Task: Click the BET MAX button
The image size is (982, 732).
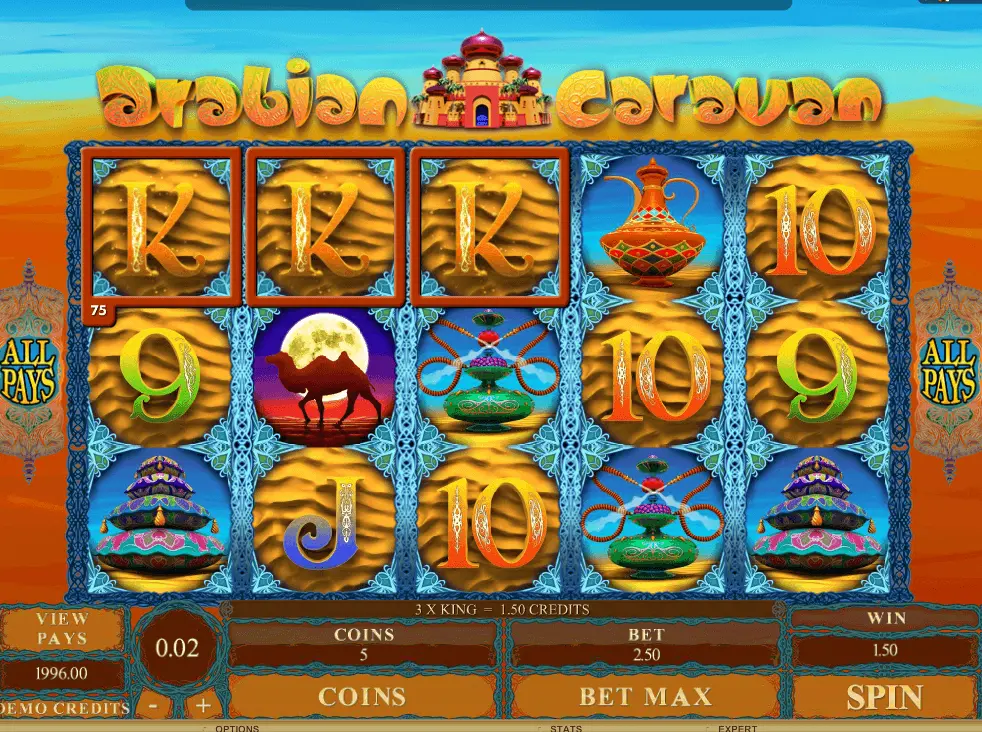Action: pos(645,696)
